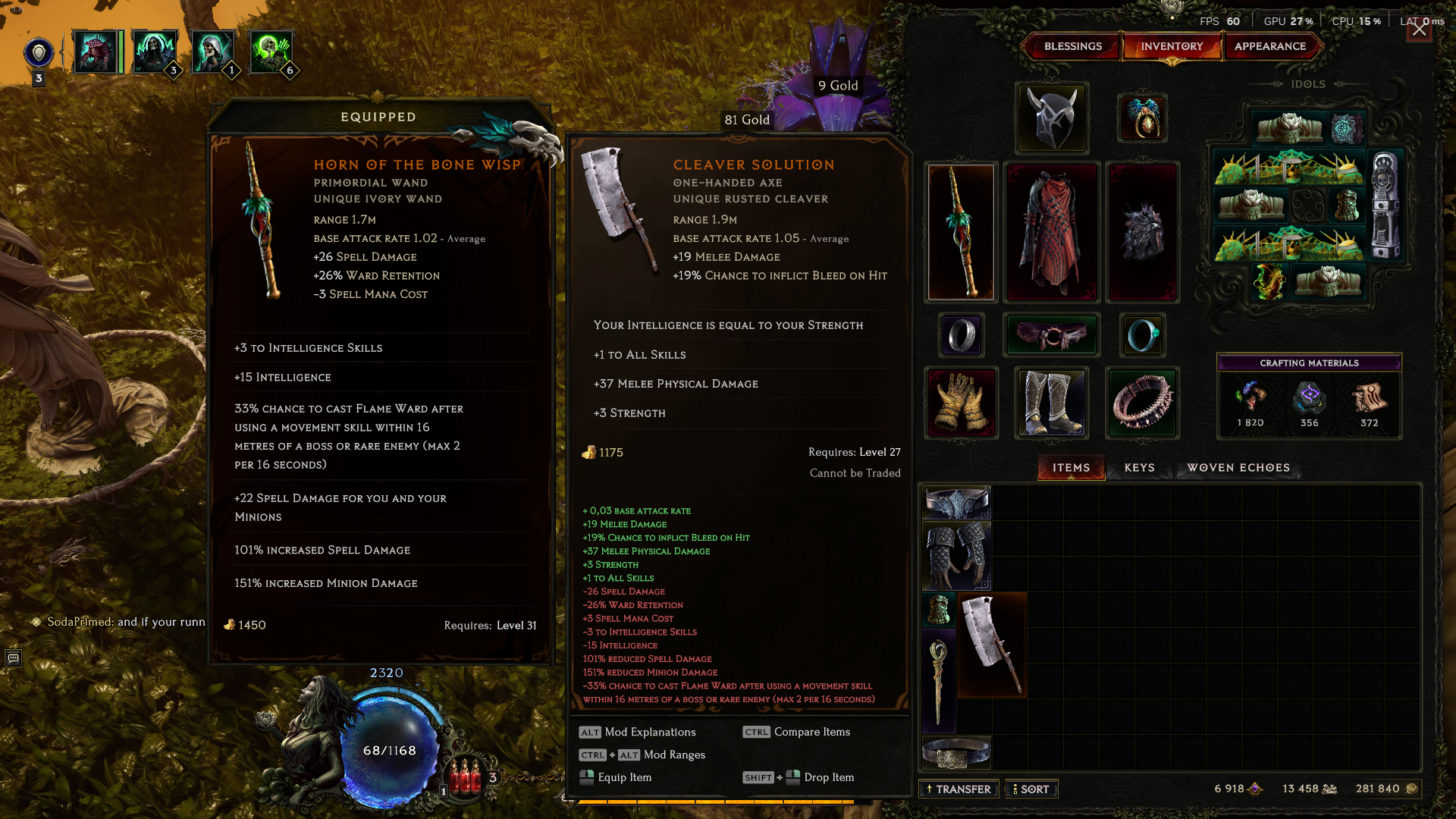Click the equipped amulet slot
Viewport: 1456px width, 819px height.
1142,118
